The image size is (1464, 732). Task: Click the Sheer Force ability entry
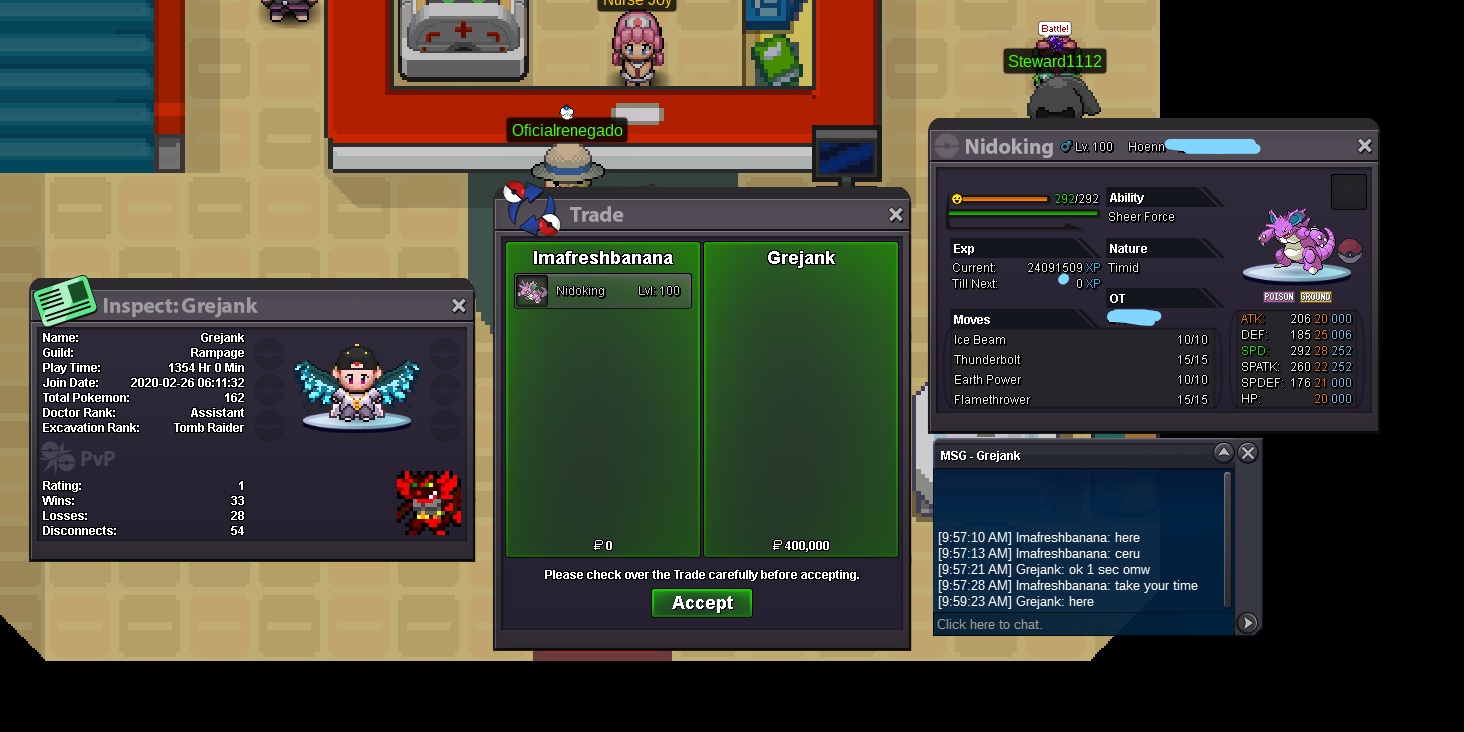pyautogui.click(x=1141, y=217)
